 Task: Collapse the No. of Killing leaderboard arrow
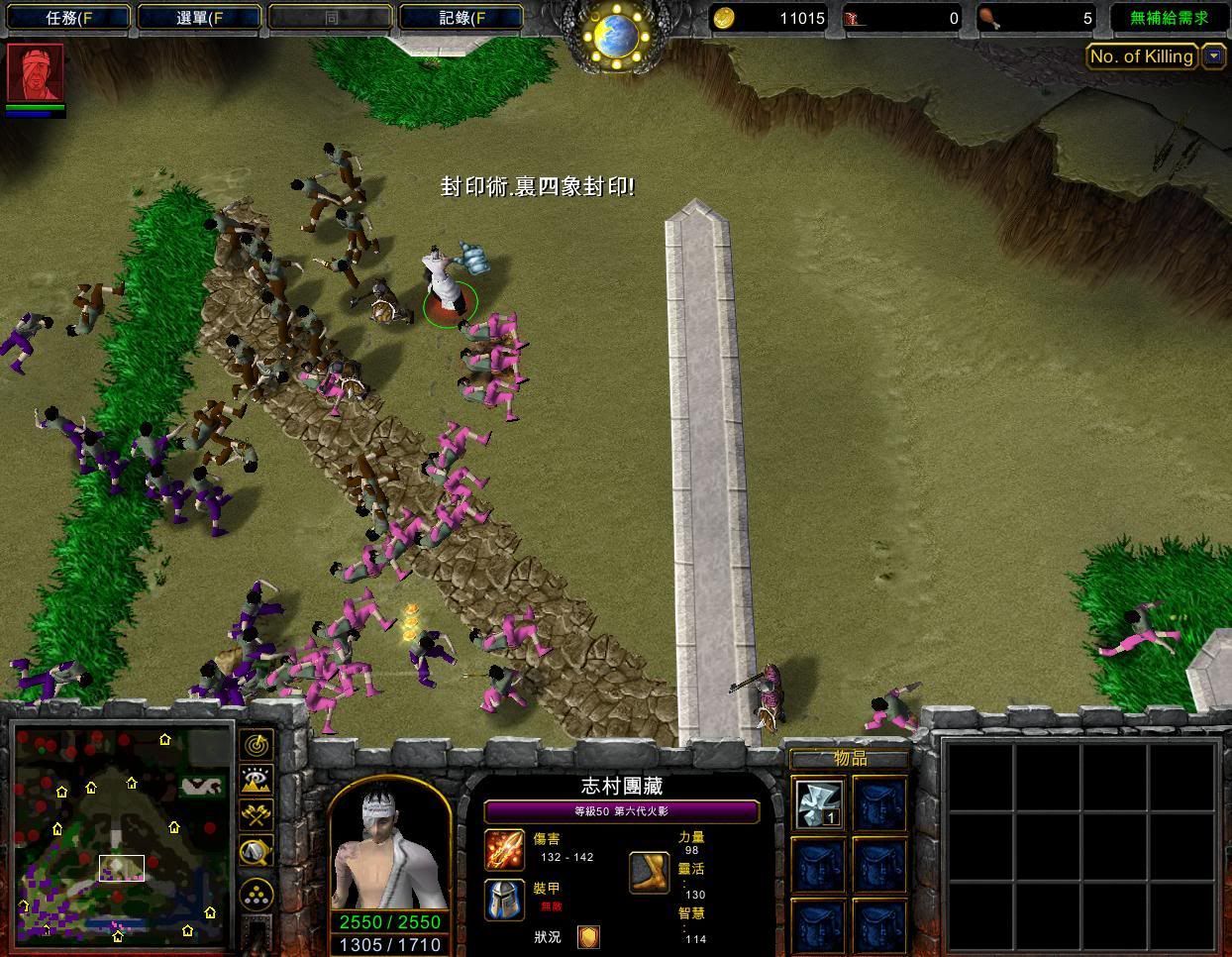pyautogui.click(x=1214, y=56)
